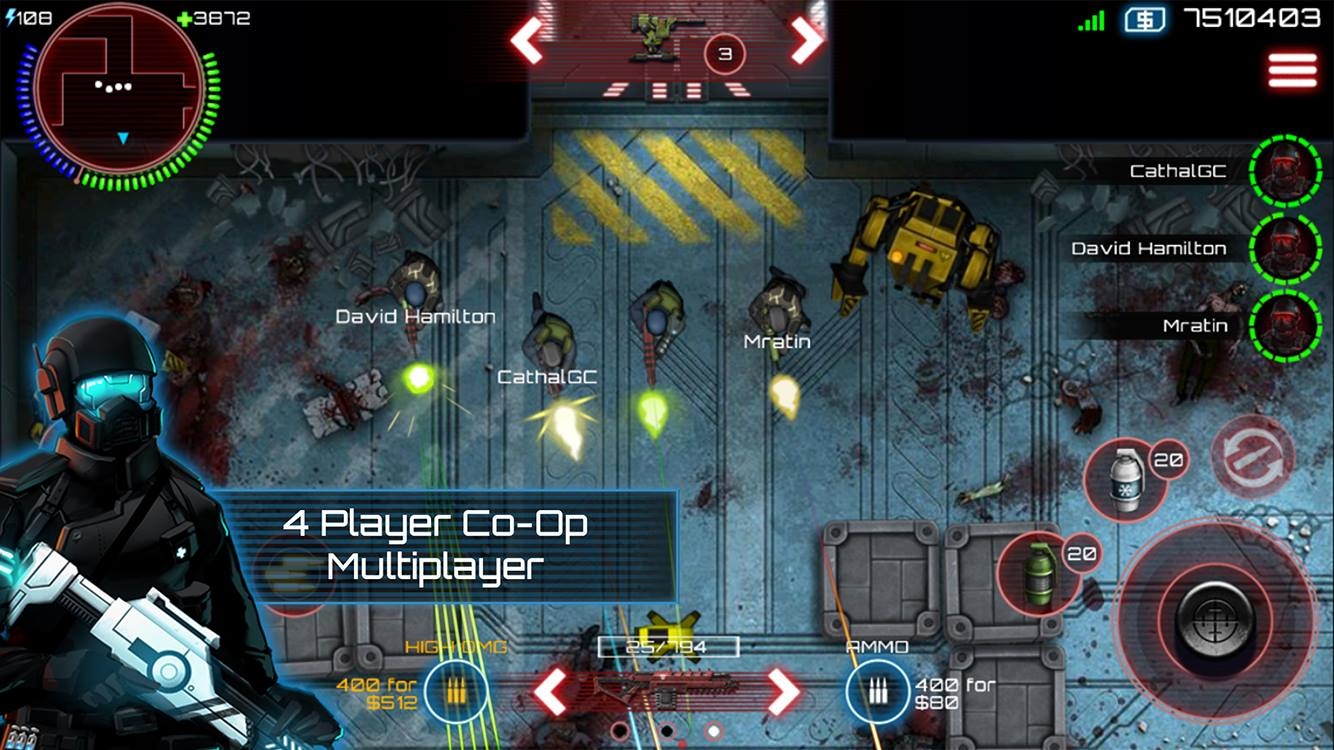
Task: Select David Hamilton in the player roster
Action: pos(1149,248)
